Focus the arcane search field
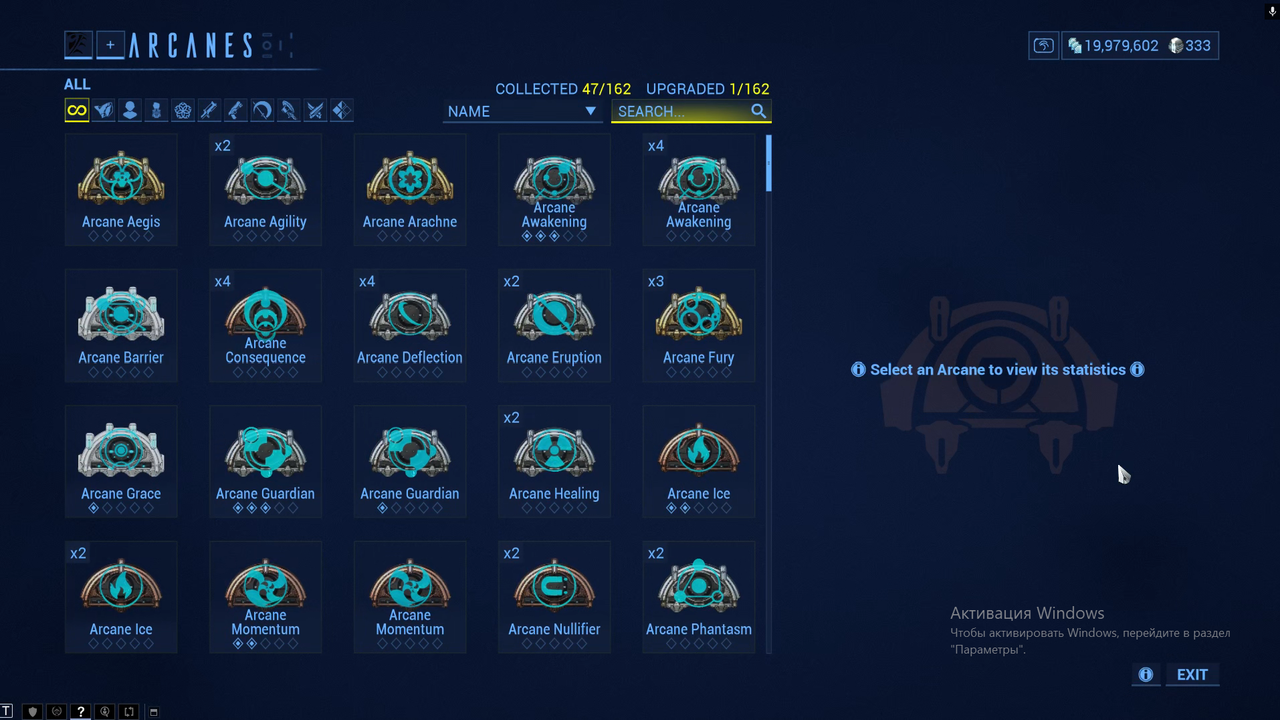 pyautogui.click(x=682, y=111)
